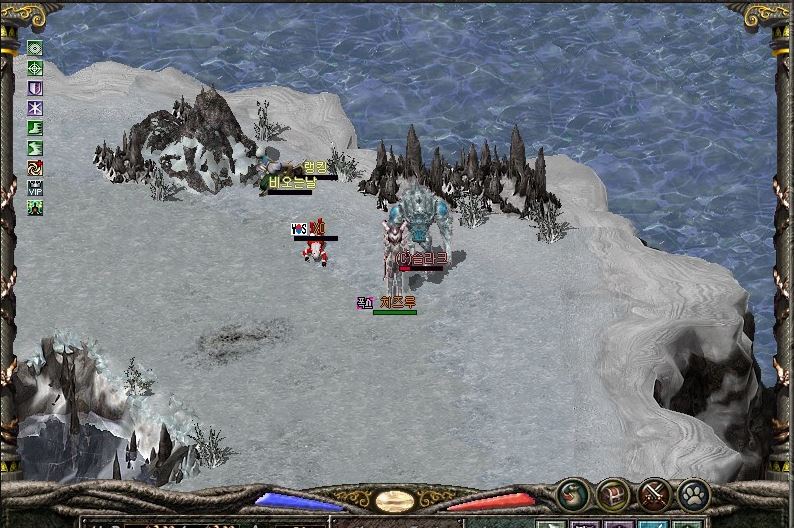Select the green tree figure buff icon

click(x=35, y=207)
